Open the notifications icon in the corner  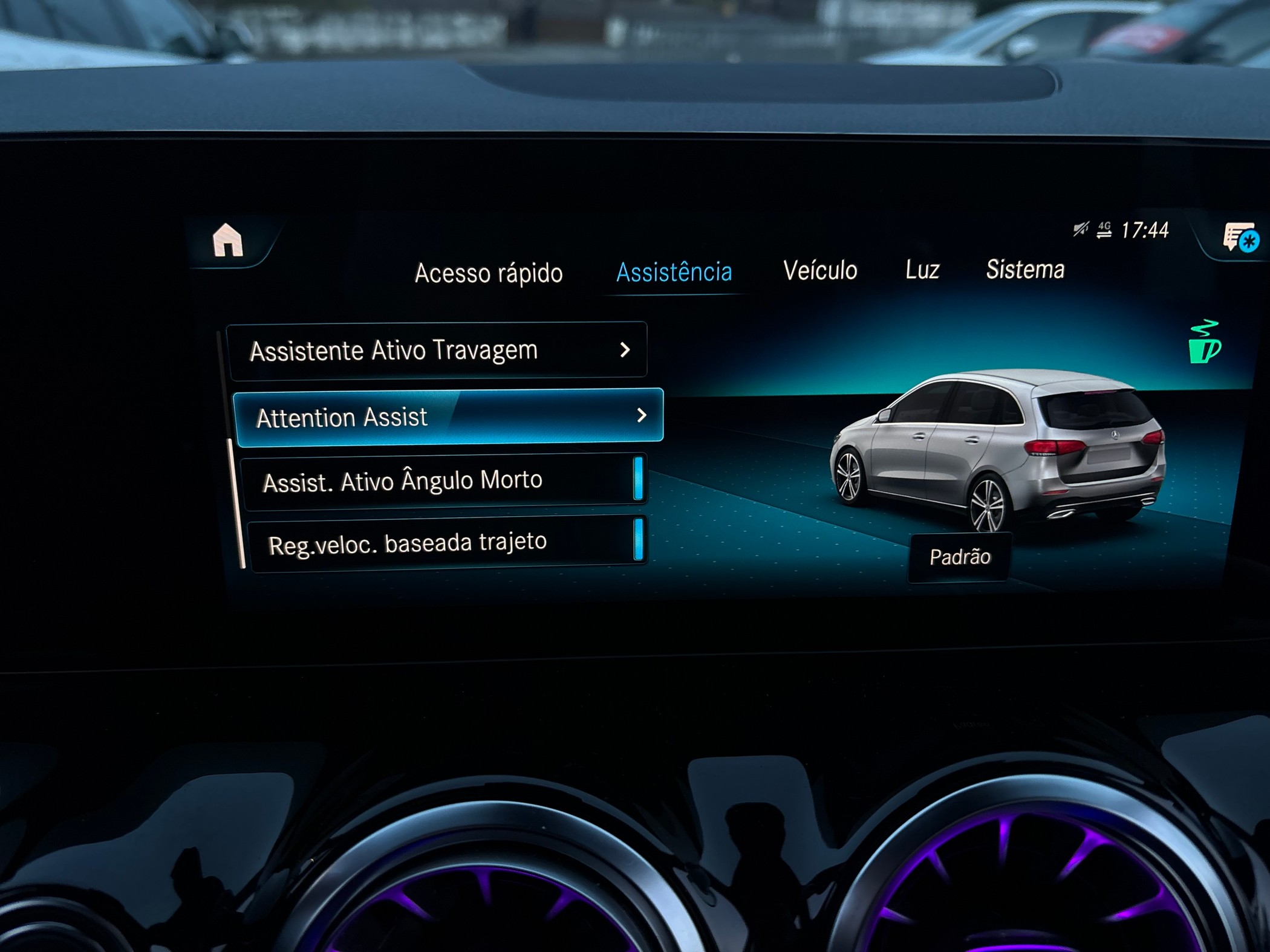coord(1240,238)
